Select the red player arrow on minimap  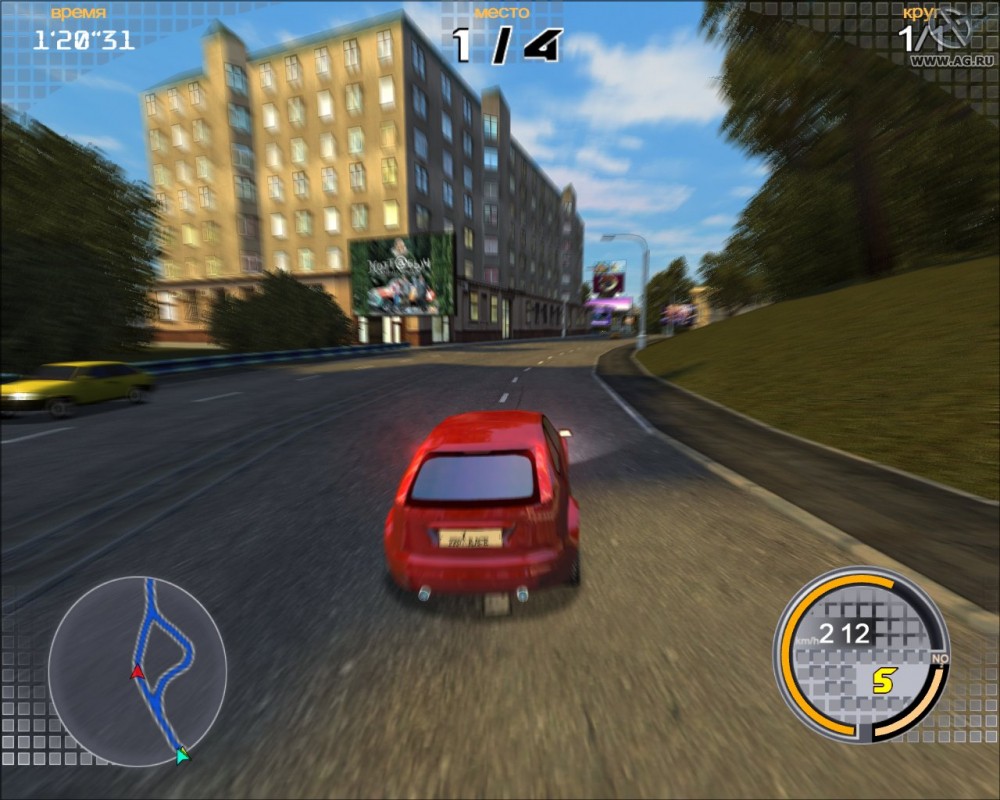tap(137, 672)
